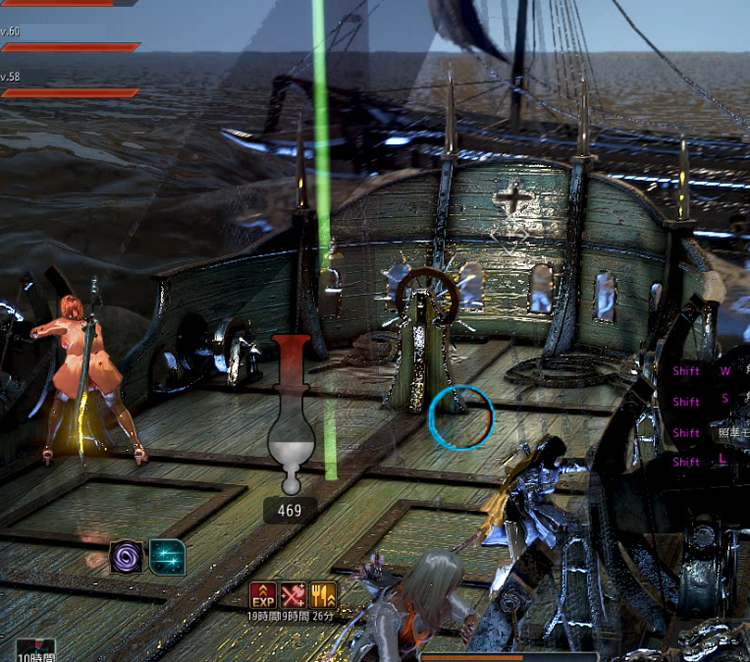The image size is (750, 662).
Task: Activate the teal sparkle skill icon
Action: tap(167, 557)
